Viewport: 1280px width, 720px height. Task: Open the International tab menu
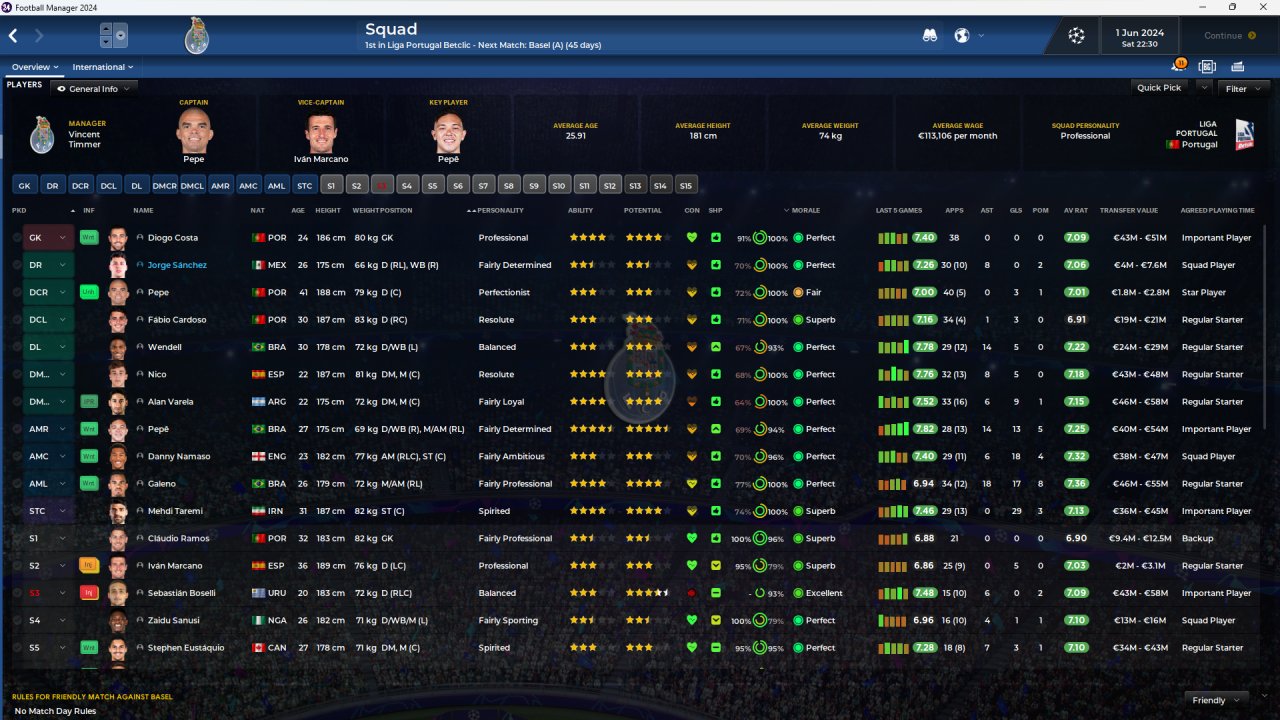click(x=102, y=67)
